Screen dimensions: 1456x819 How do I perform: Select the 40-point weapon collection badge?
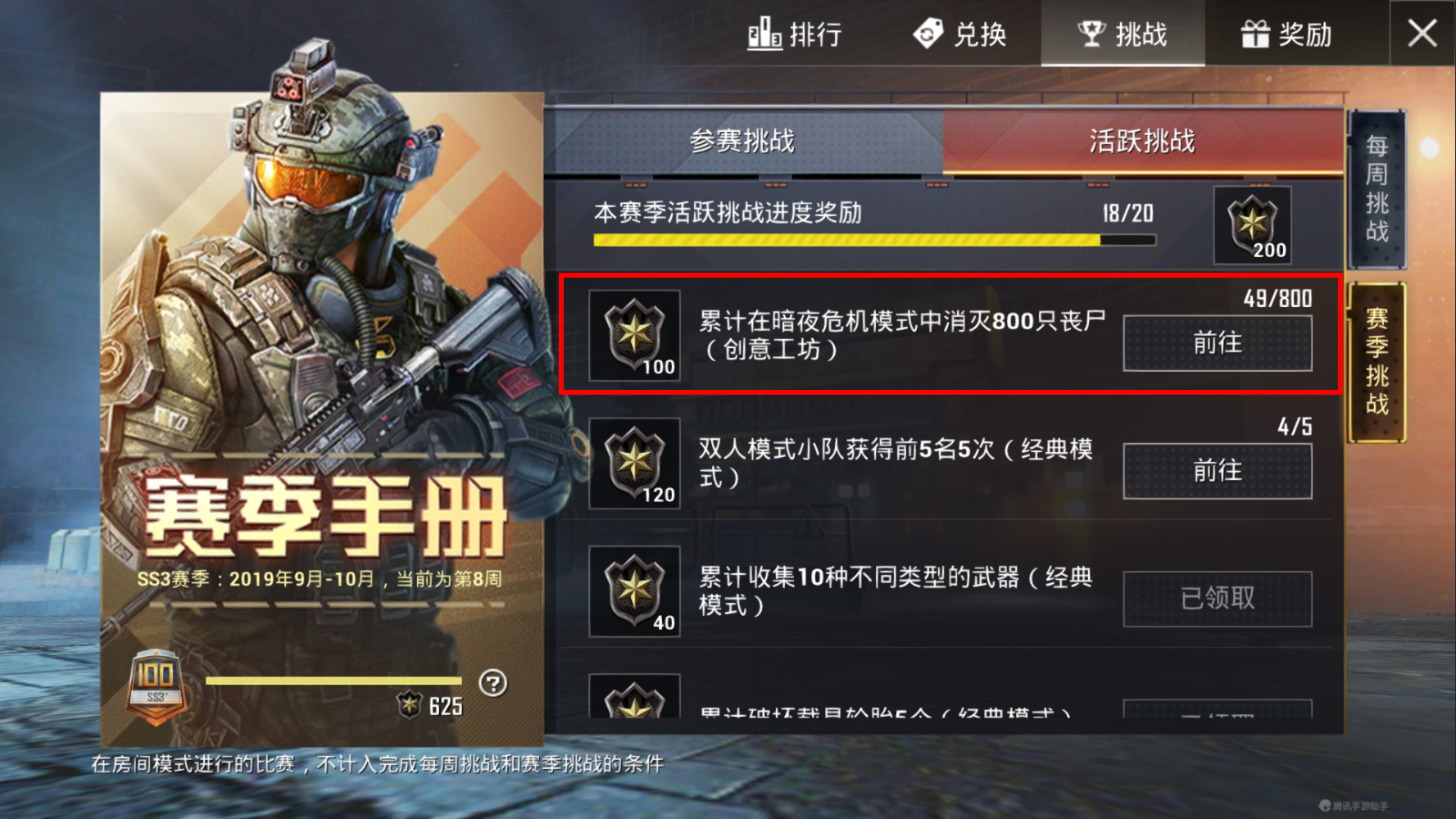pyautogui.click(x=633, y=591)
